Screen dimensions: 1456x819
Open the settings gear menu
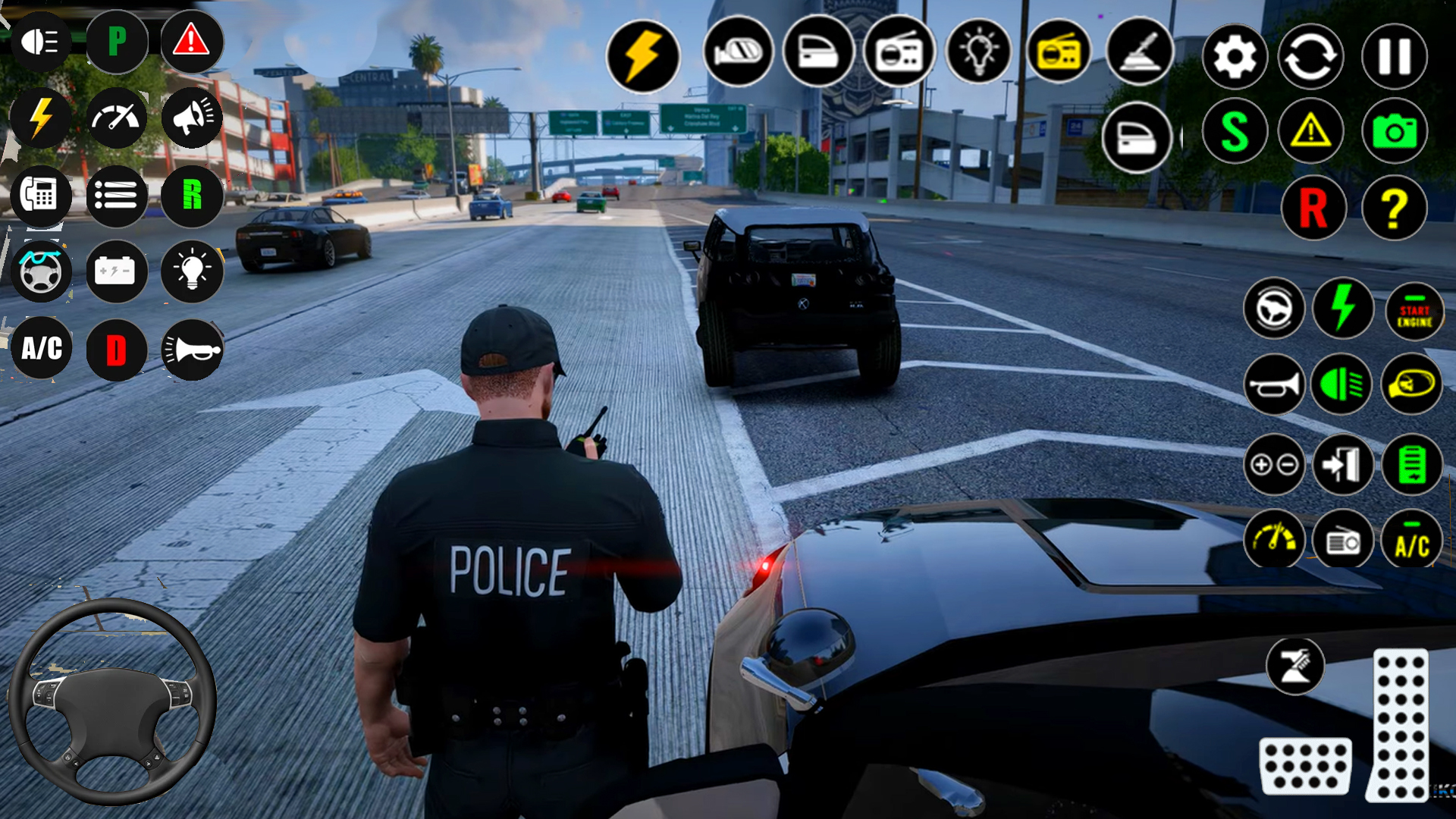pyautogui.click(x=1235, y=57)
